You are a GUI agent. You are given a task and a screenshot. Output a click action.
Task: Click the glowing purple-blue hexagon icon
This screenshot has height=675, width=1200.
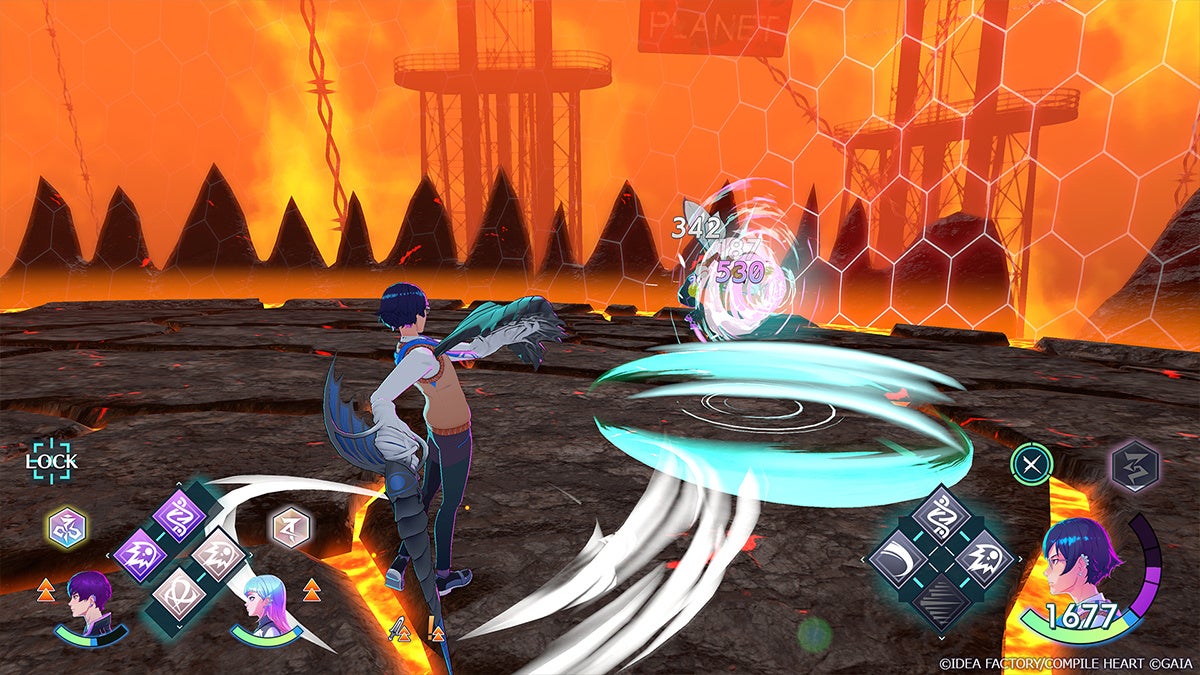click(66, 526)
